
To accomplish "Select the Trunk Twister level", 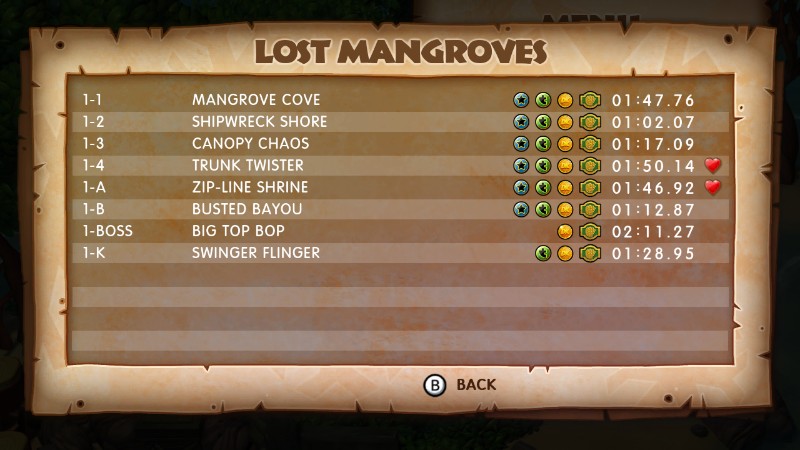I will coord(248,166).
